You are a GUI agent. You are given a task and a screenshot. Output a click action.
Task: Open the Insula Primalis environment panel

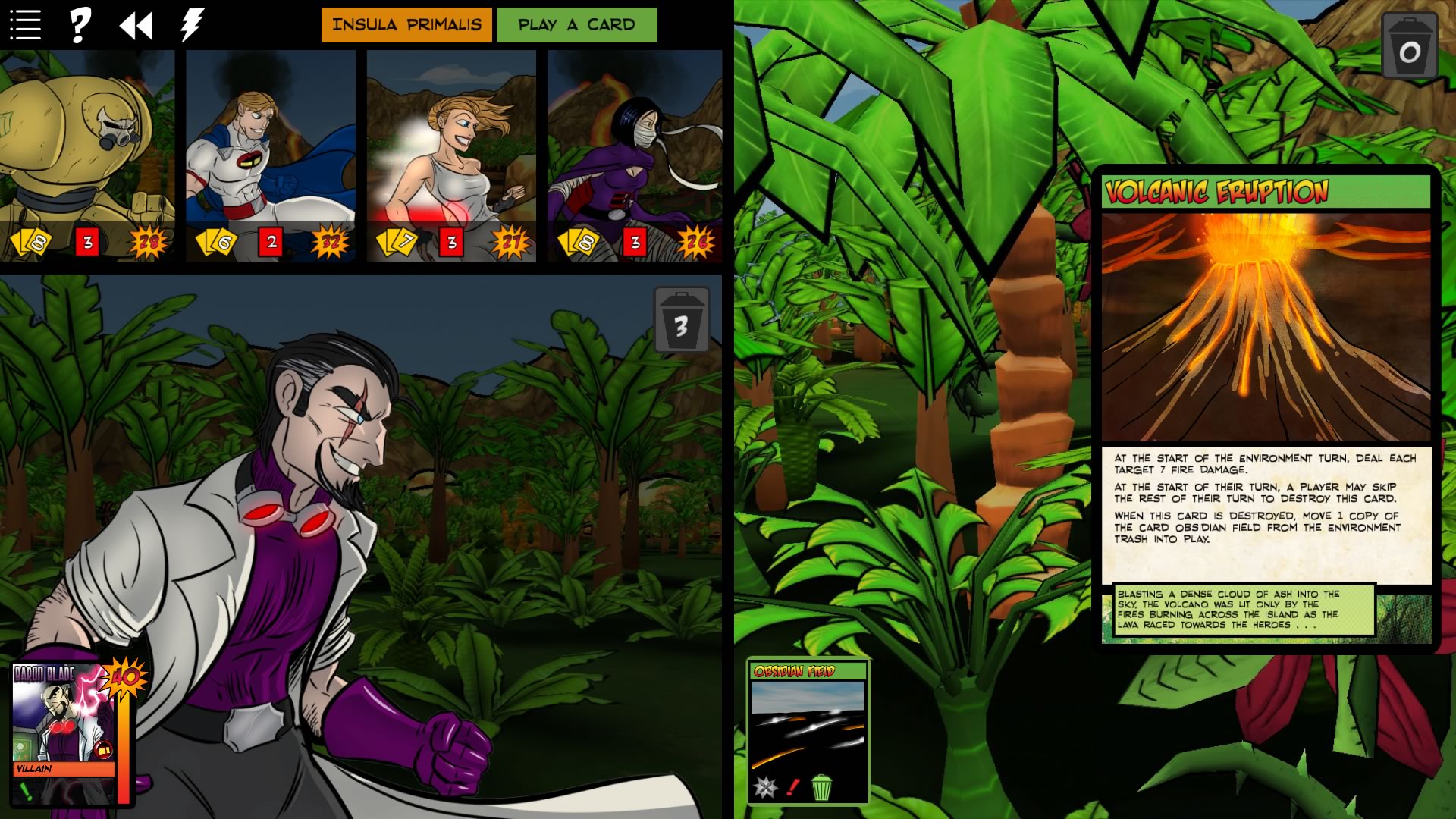point(406,24)
